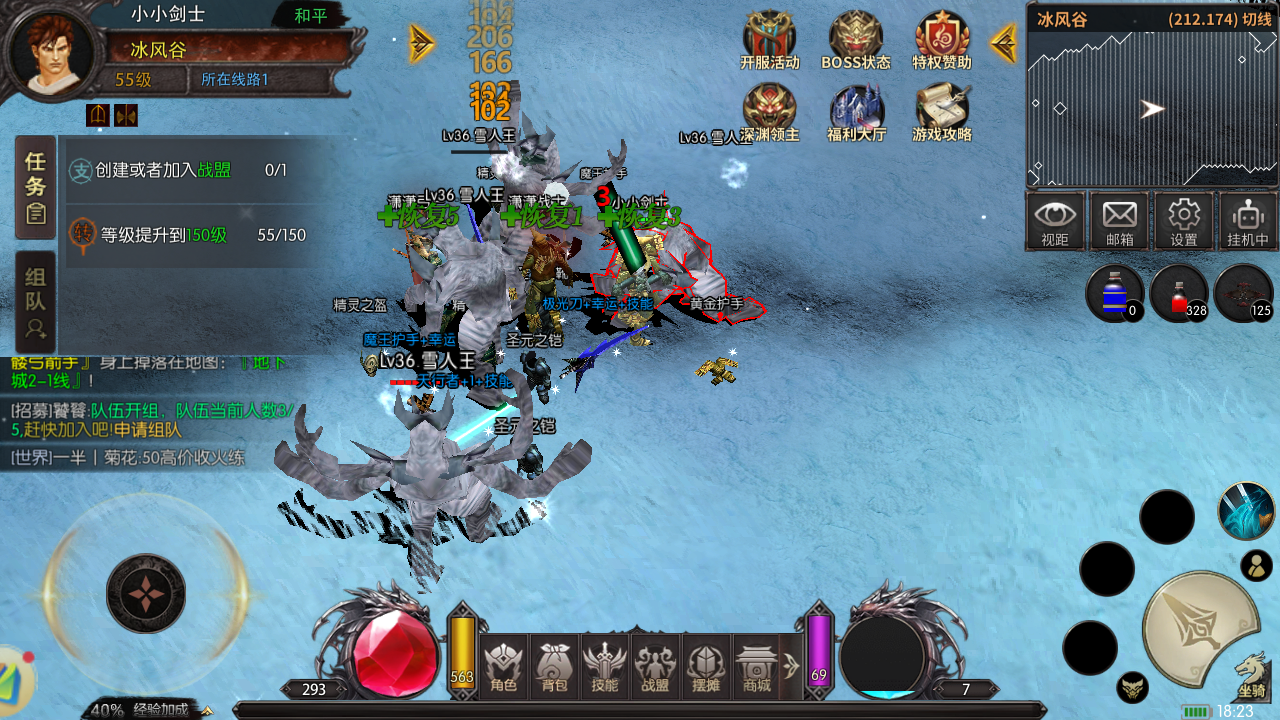Open the 背包 bag inventory
The width and height of the screenshot is (1280, 720).
[x=554, y=666]
